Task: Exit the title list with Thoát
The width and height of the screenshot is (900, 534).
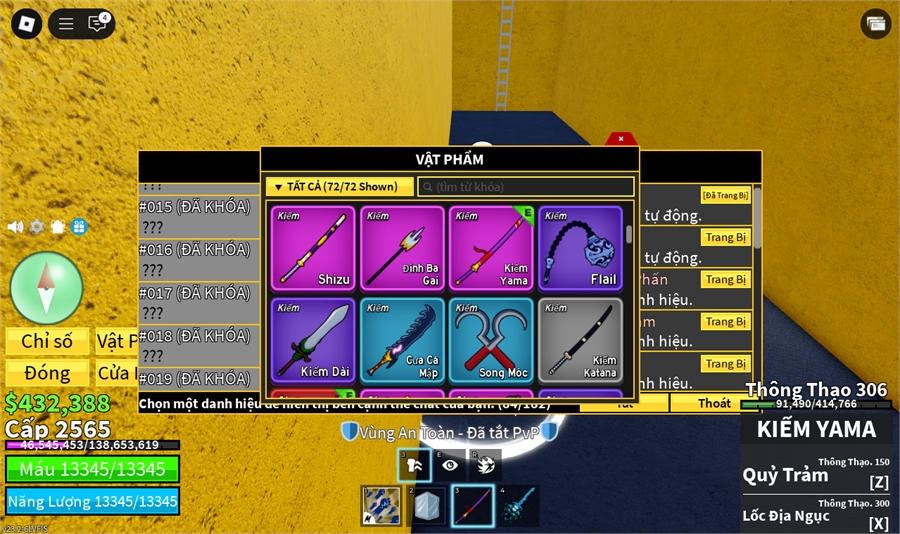Action: (x=714, y=403)
